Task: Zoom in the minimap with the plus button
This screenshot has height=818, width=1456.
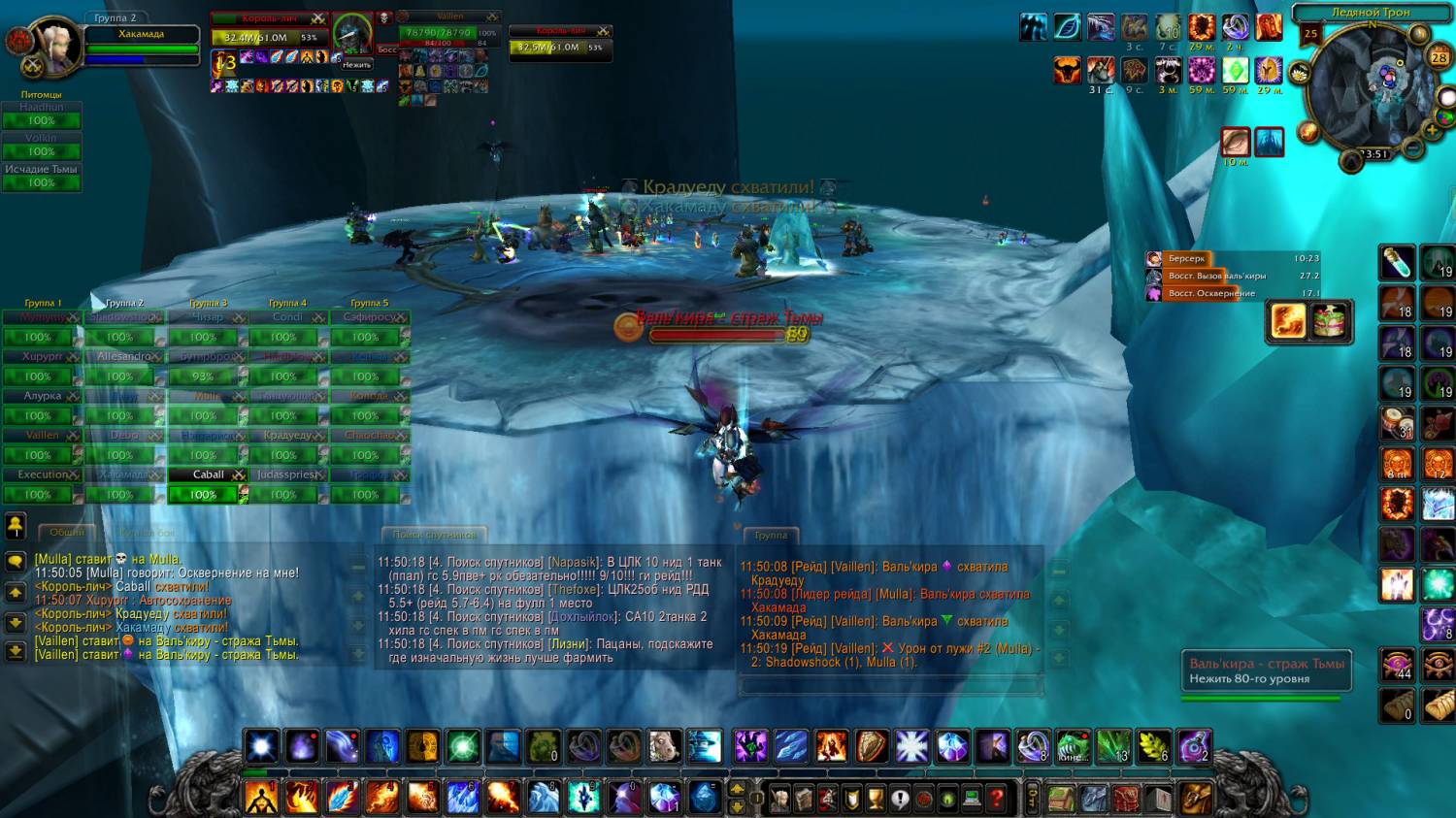Action: (x=1433, y=130)
